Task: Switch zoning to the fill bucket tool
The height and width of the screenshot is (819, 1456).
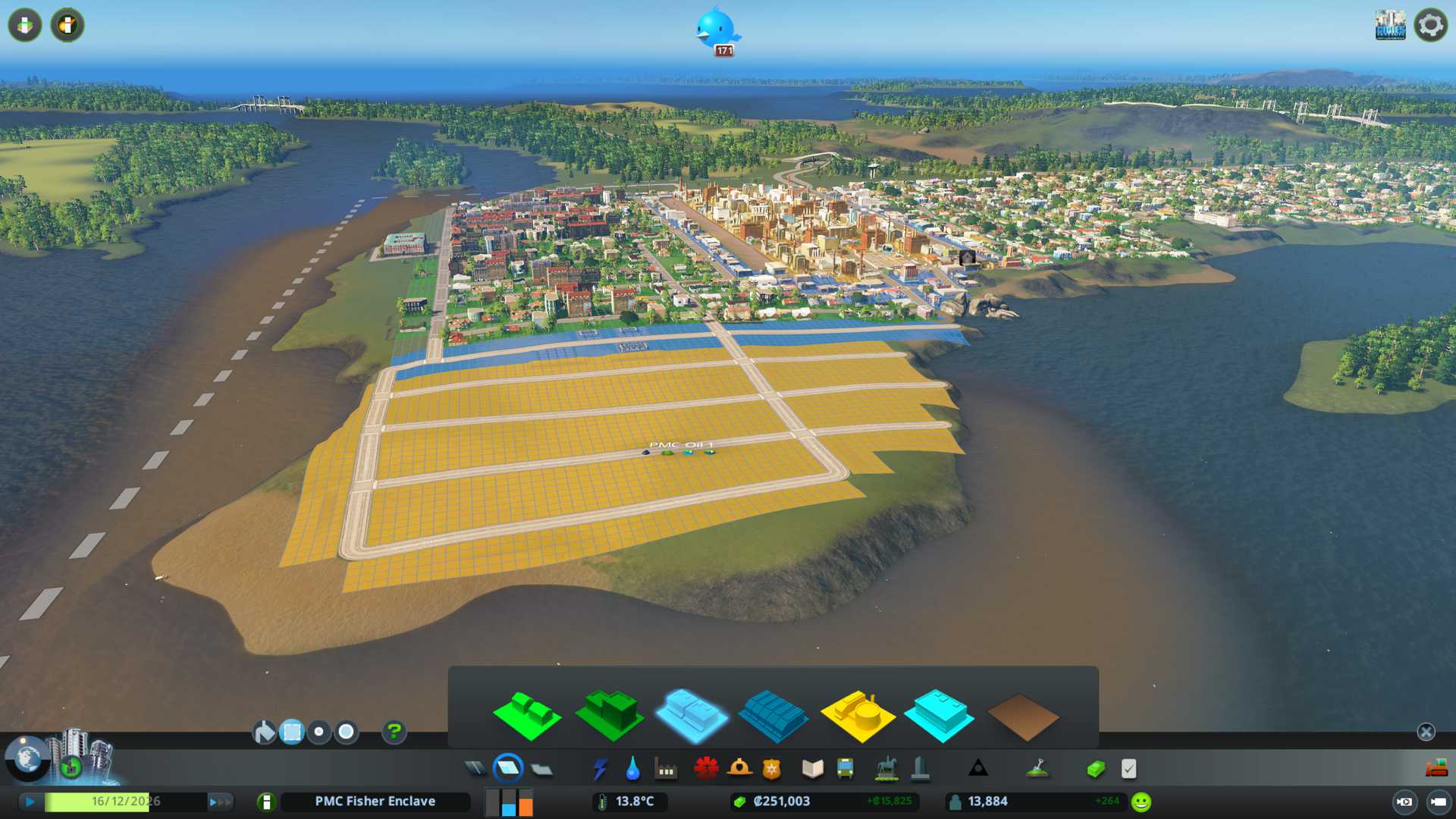Action: pos(264,732)
